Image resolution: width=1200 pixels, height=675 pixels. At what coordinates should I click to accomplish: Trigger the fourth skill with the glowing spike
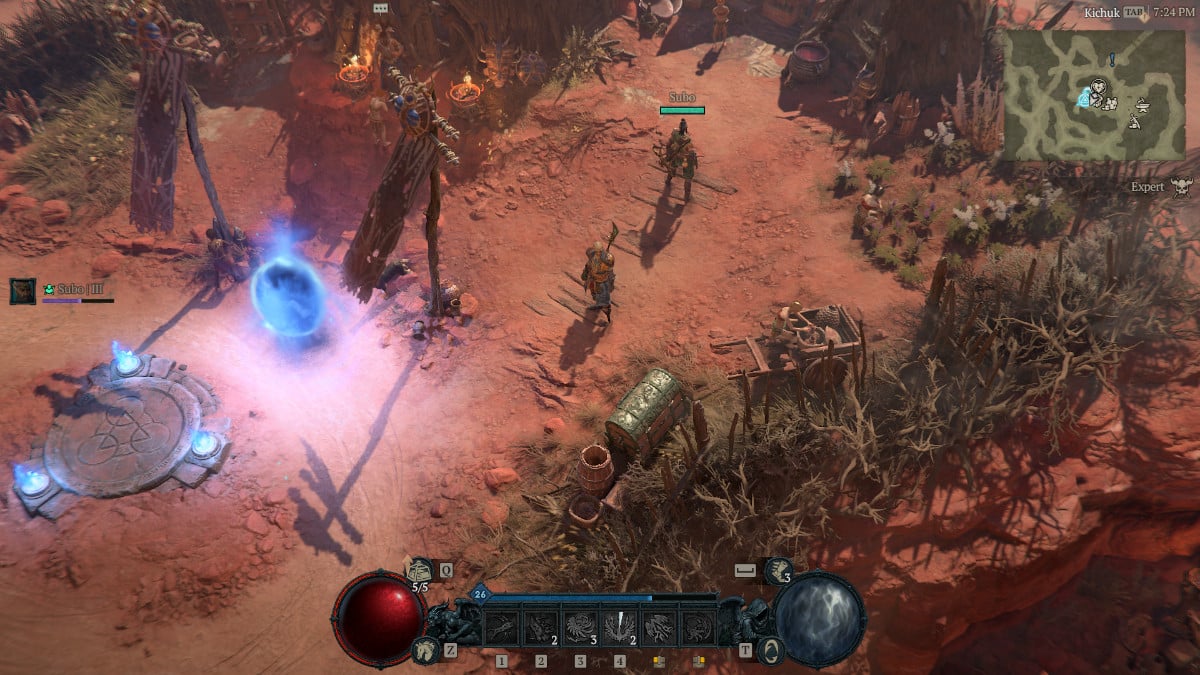[619, 626]
